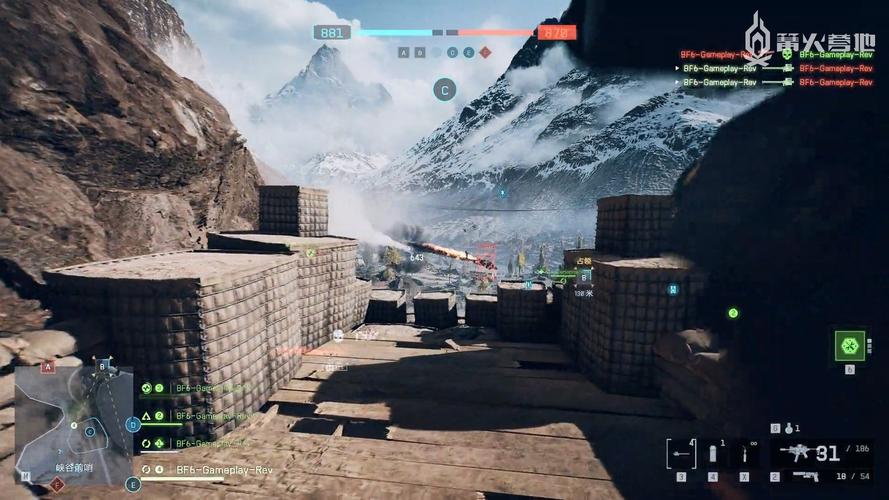
Task: Click the top kill feed entry
Action: (776, 54)
